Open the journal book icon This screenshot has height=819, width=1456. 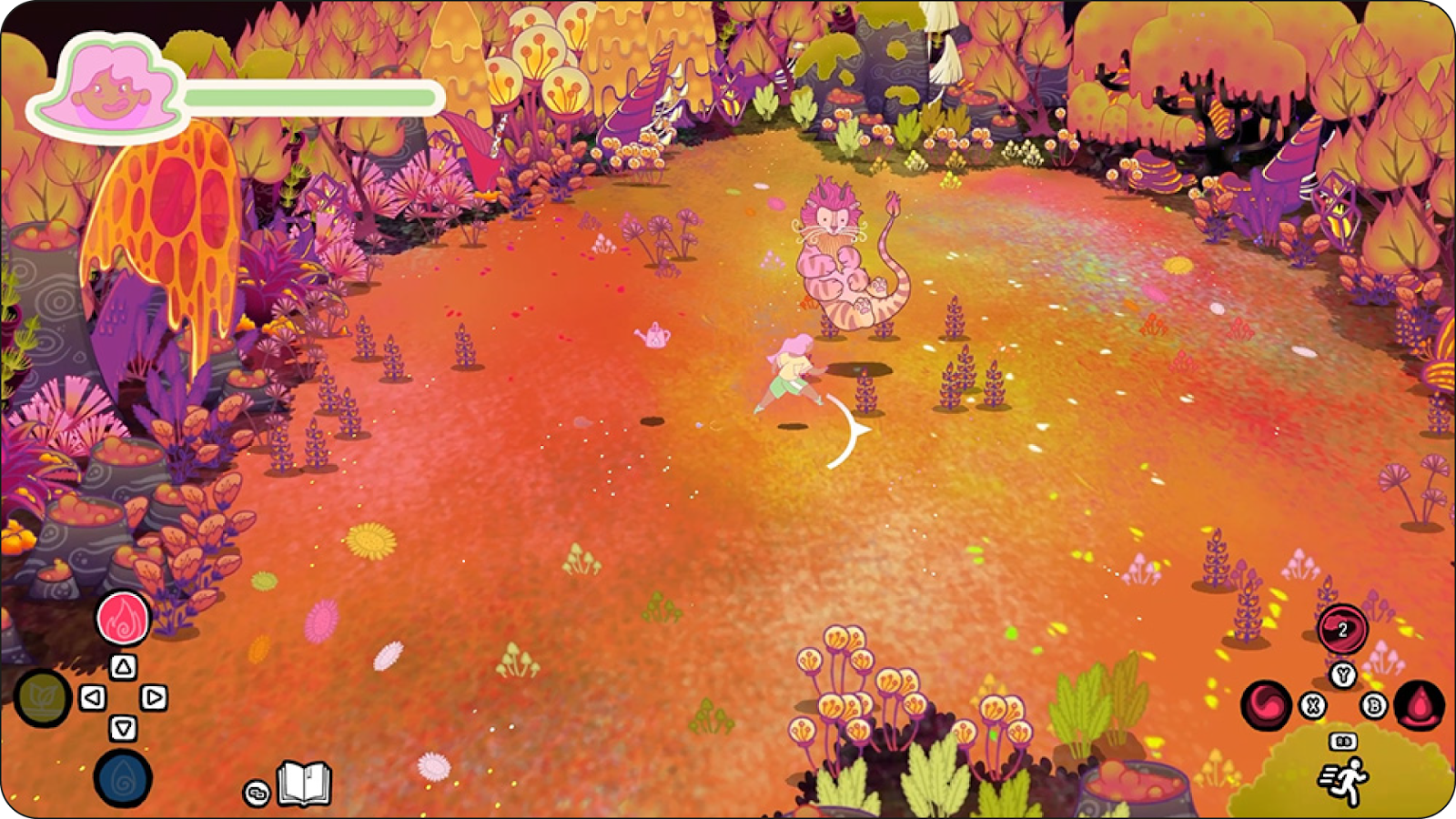(x=304, y=784)
